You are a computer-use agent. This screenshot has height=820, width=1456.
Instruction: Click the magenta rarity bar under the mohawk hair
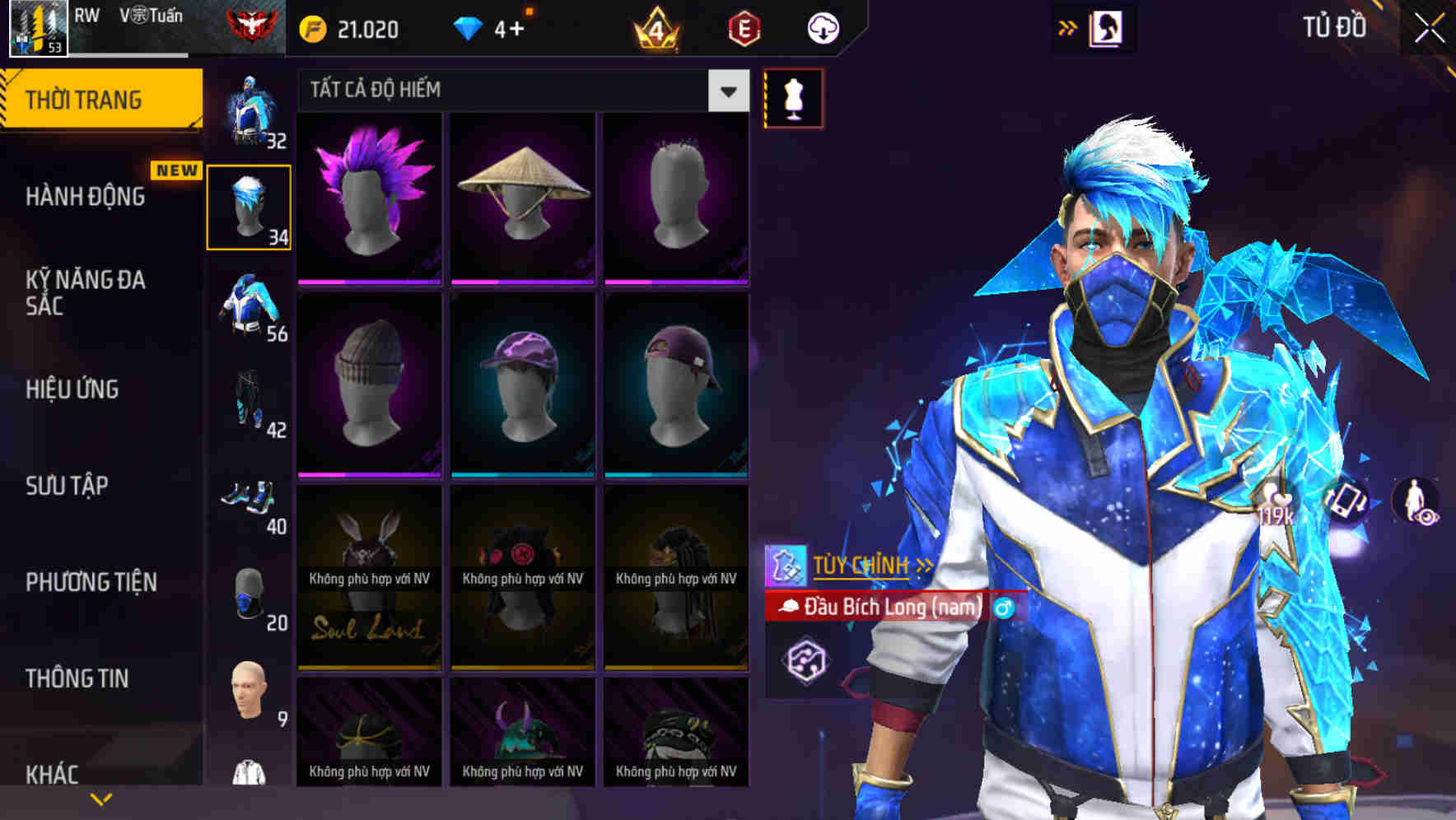tap(370, 281)
